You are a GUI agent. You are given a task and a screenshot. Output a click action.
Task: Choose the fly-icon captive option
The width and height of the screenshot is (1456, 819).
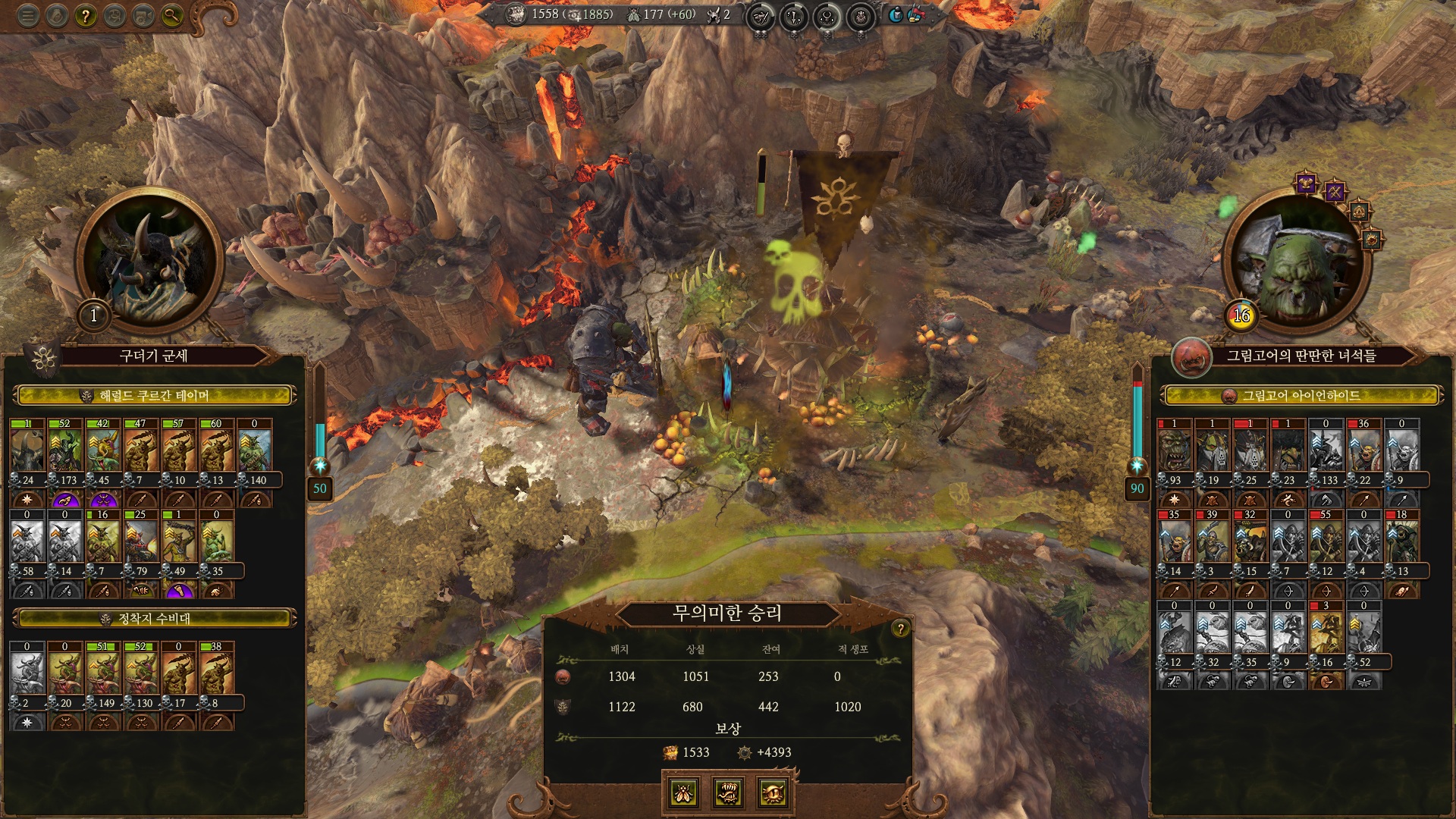pyautogui.click(x=683, y=792)
